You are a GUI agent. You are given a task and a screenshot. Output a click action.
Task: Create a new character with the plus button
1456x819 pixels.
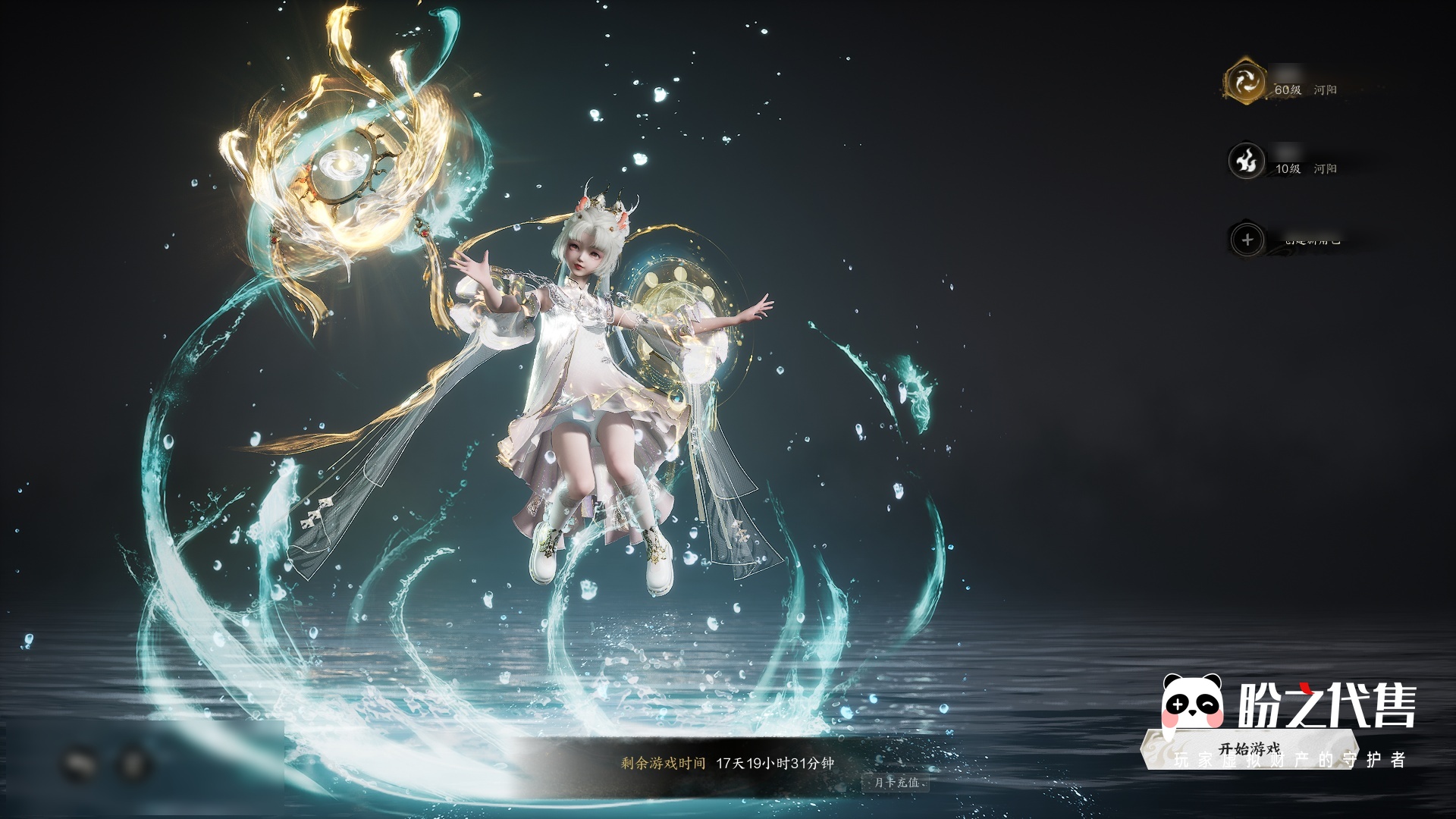1247,240
